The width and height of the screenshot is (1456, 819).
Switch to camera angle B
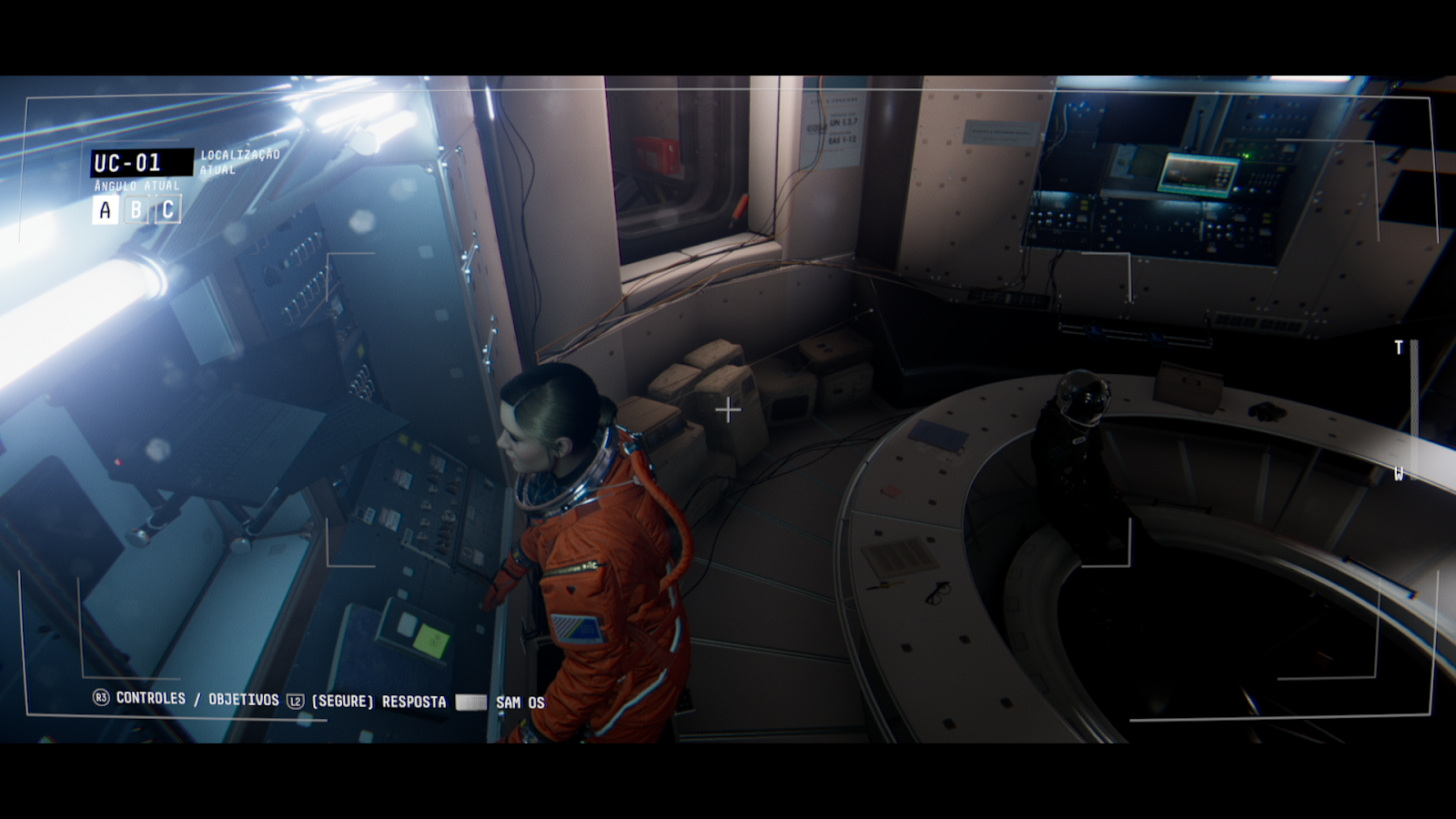tap(135, 210)
